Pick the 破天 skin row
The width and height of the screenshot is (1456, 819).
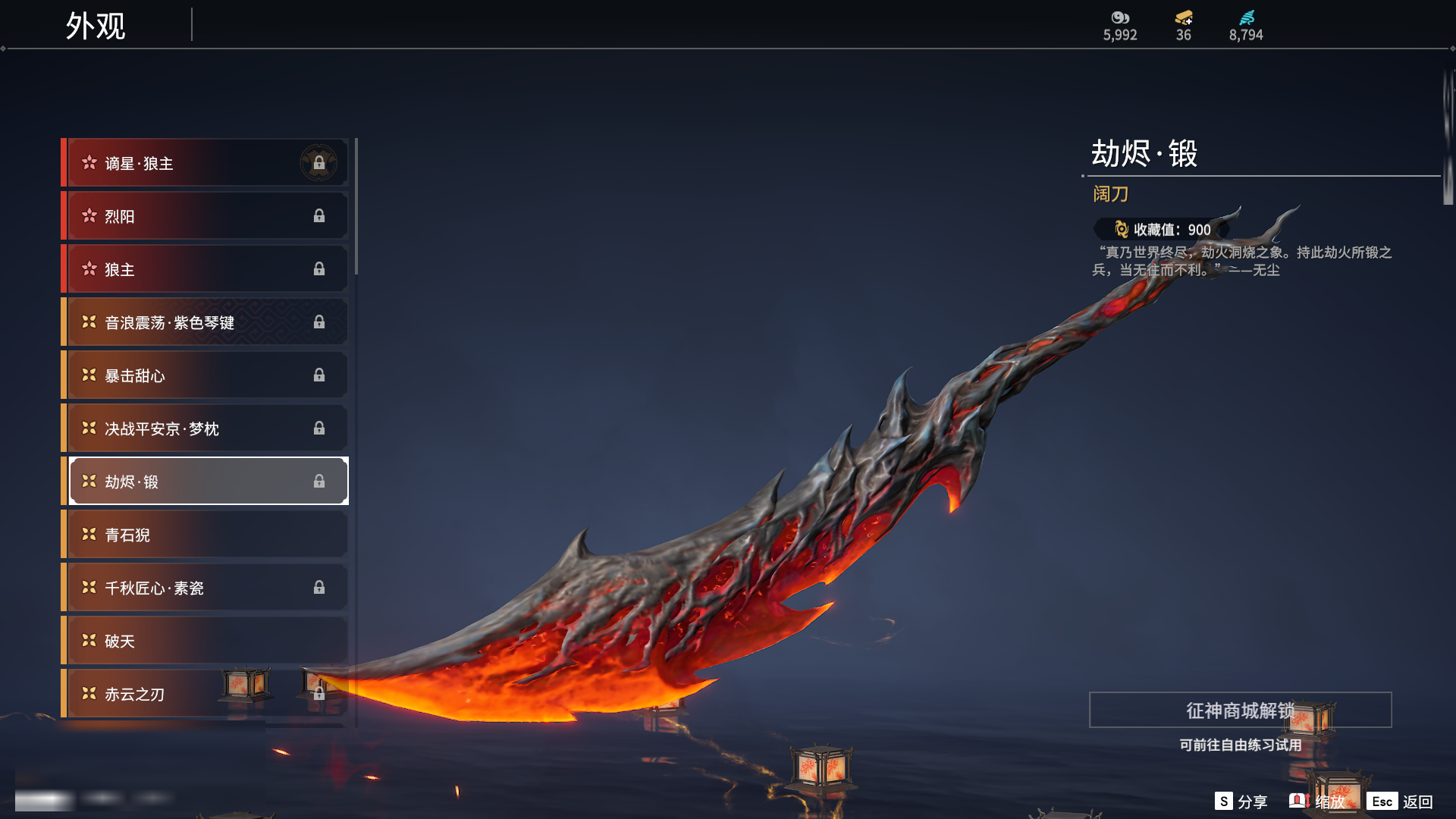[205, 641]
